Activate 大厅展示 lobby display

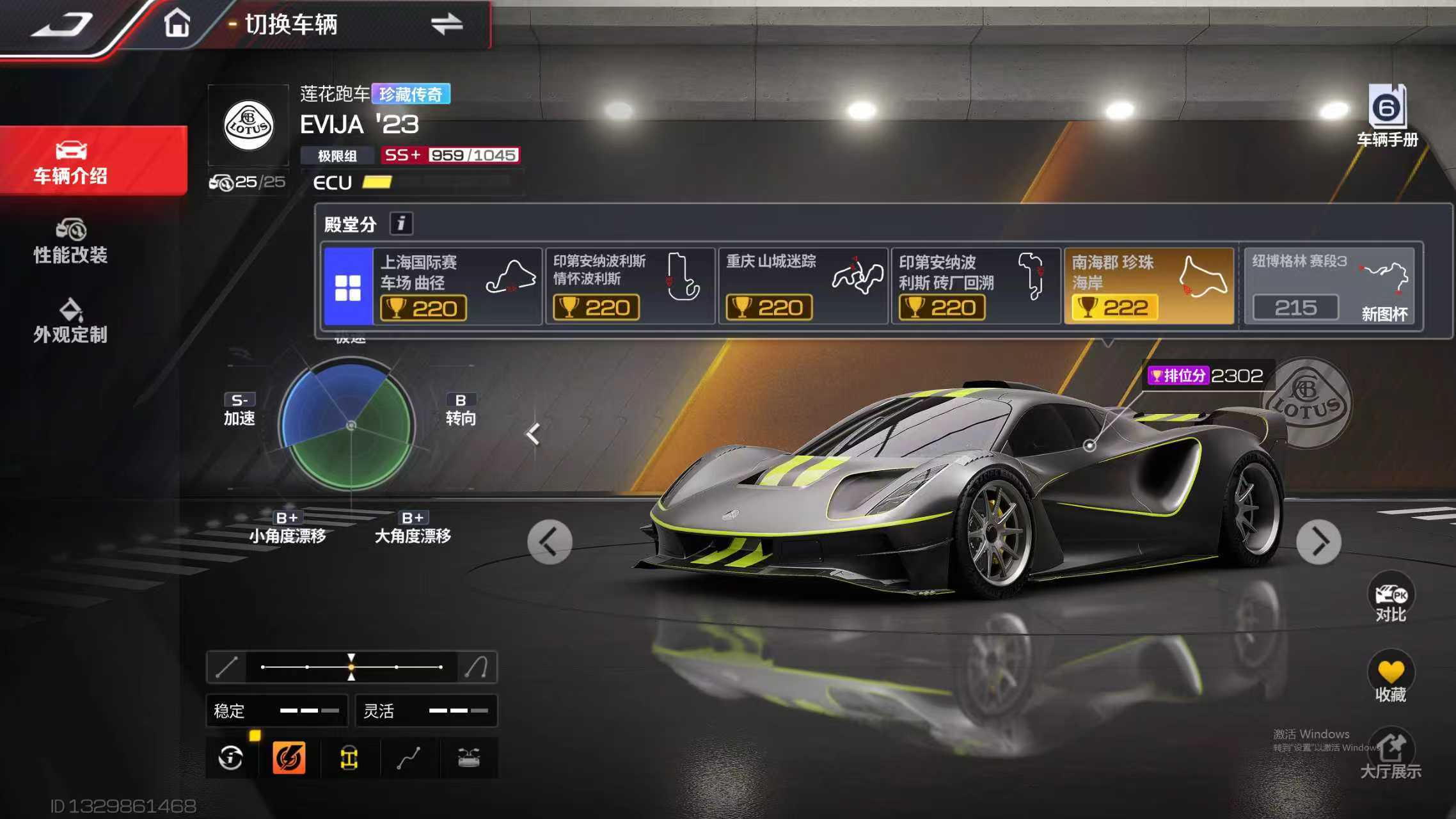[x=1391, y=755]
